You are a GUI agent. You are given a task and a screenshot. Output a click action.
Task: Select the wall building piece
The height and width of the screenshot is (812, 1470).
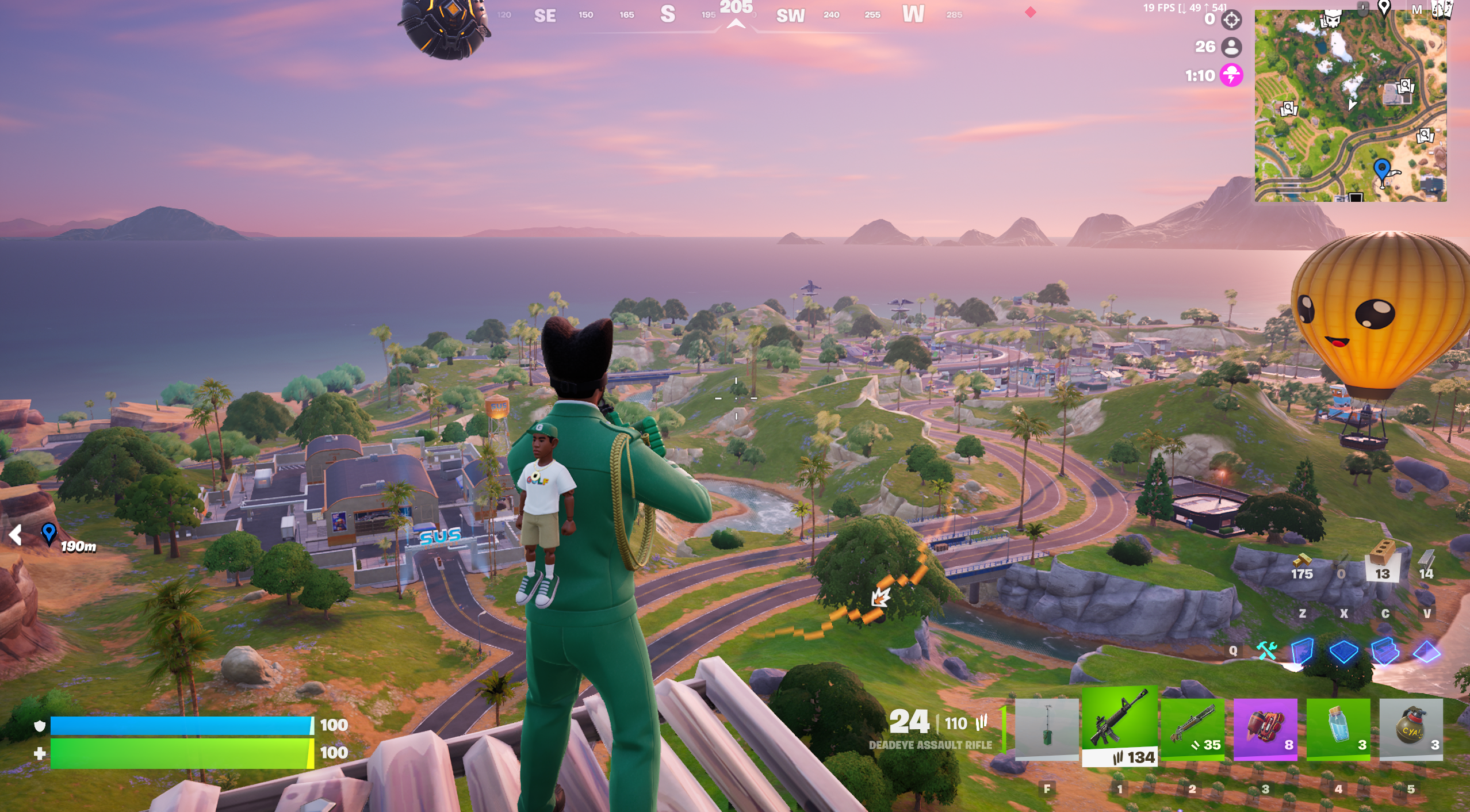coord(1302,652)
